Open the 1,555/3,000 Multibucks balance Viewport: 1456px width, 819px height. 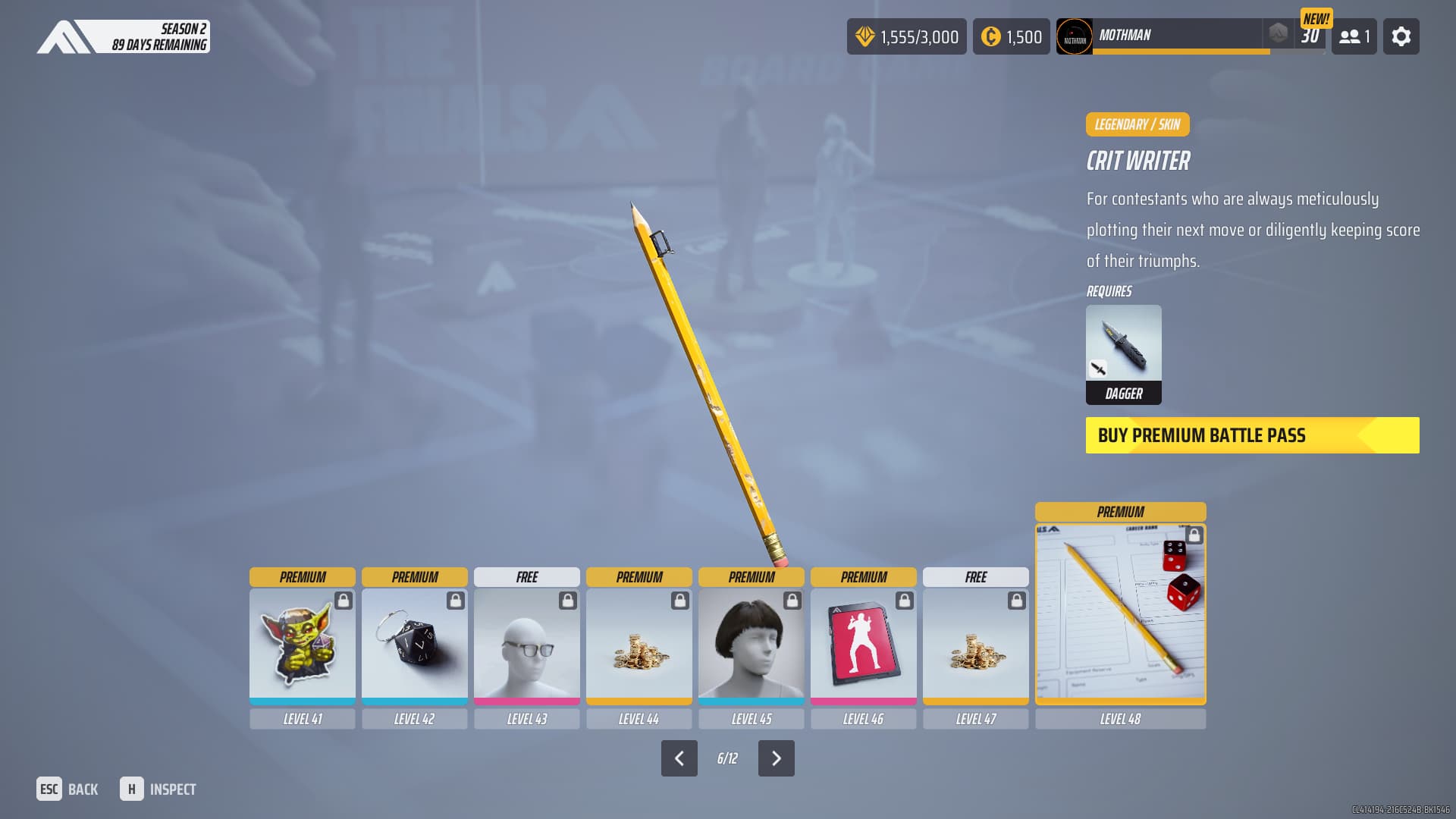coord(906,36)
